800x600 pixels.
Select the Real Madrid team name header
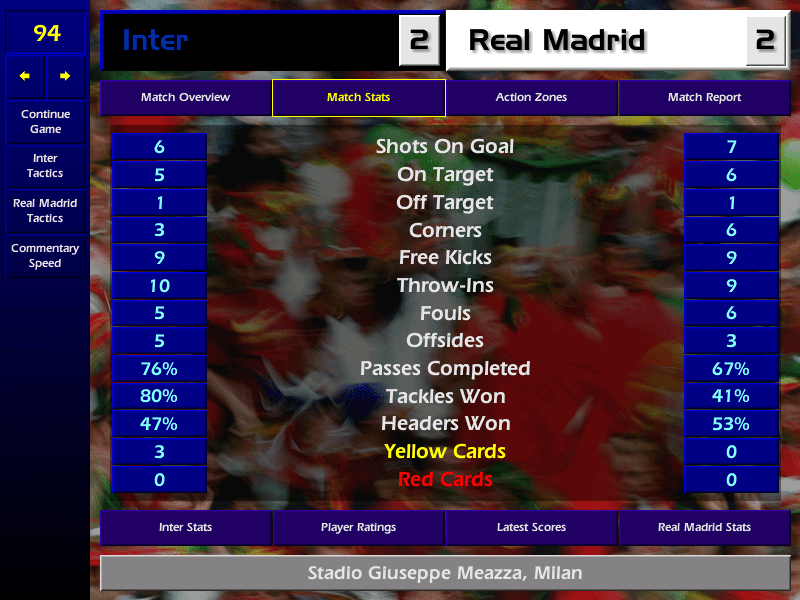[595, 41]
